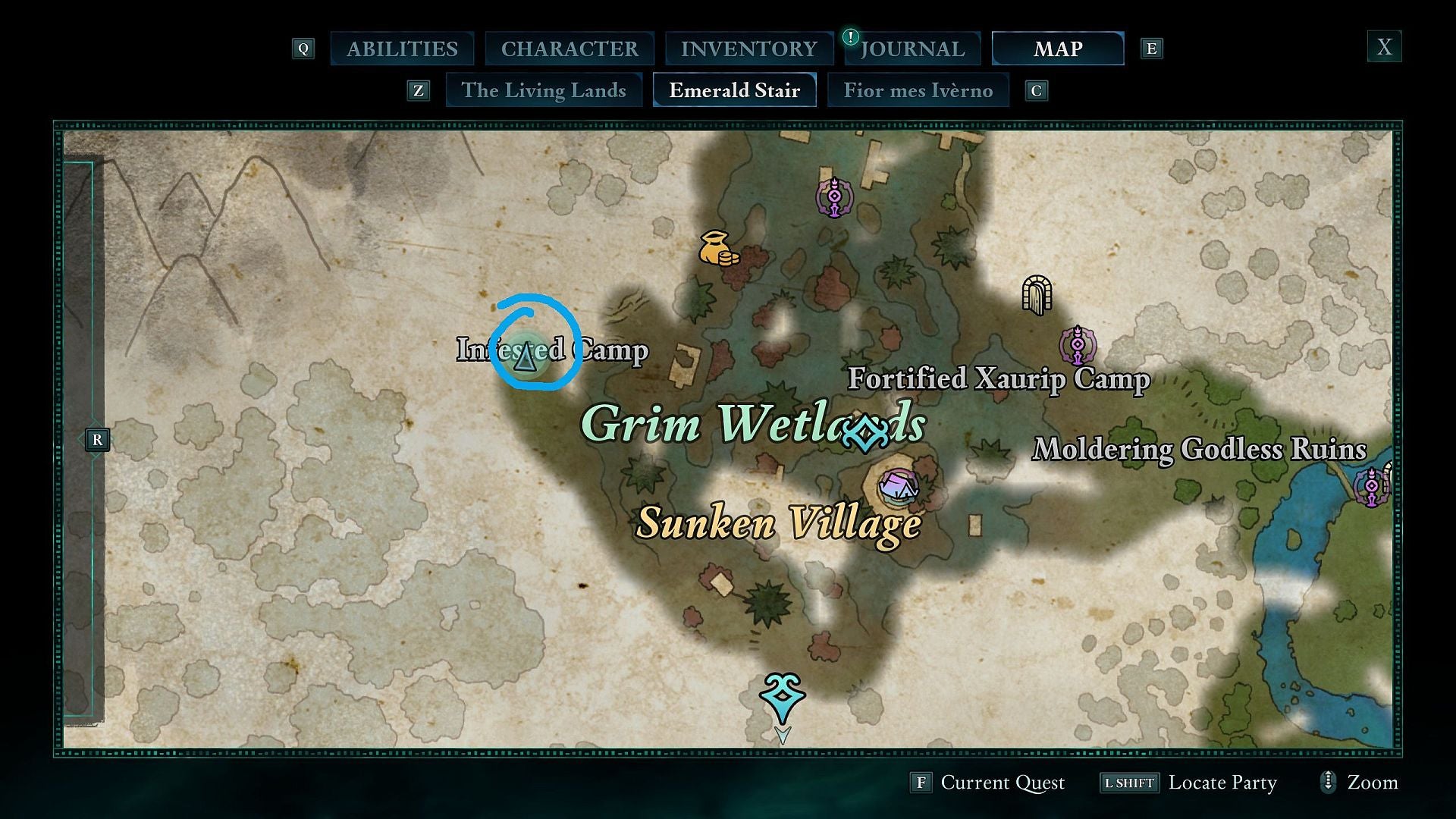The height and width of the screenshot is (819, 1456).
Task: Select The Living Lands map tab
Action: [x=544, y=89]
